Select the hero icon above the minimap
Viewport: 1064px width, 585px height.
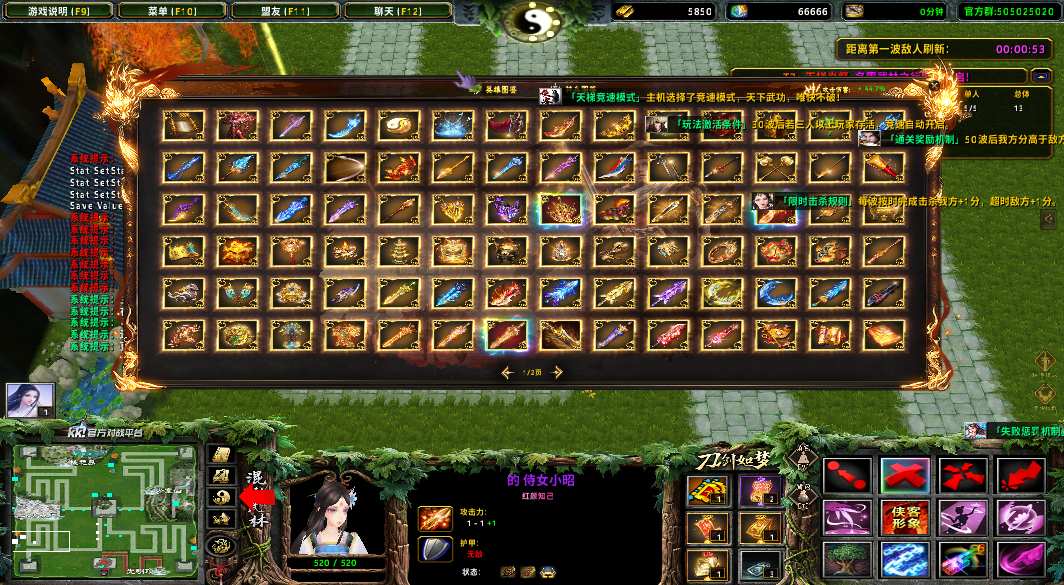[x=29, y=400]
